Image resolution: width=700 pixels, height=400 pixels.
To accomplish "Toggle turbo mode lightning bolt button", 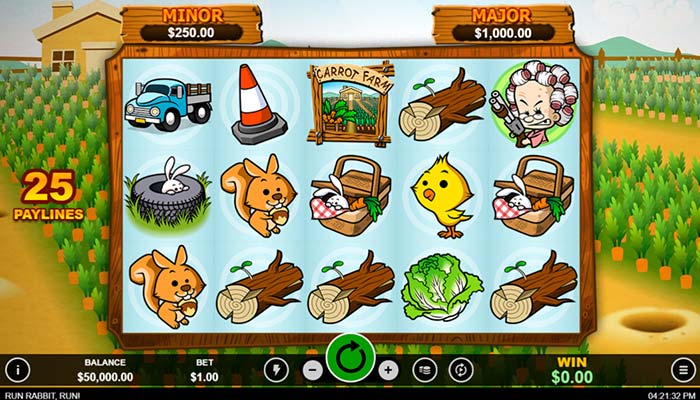I will tap(276, 369).
